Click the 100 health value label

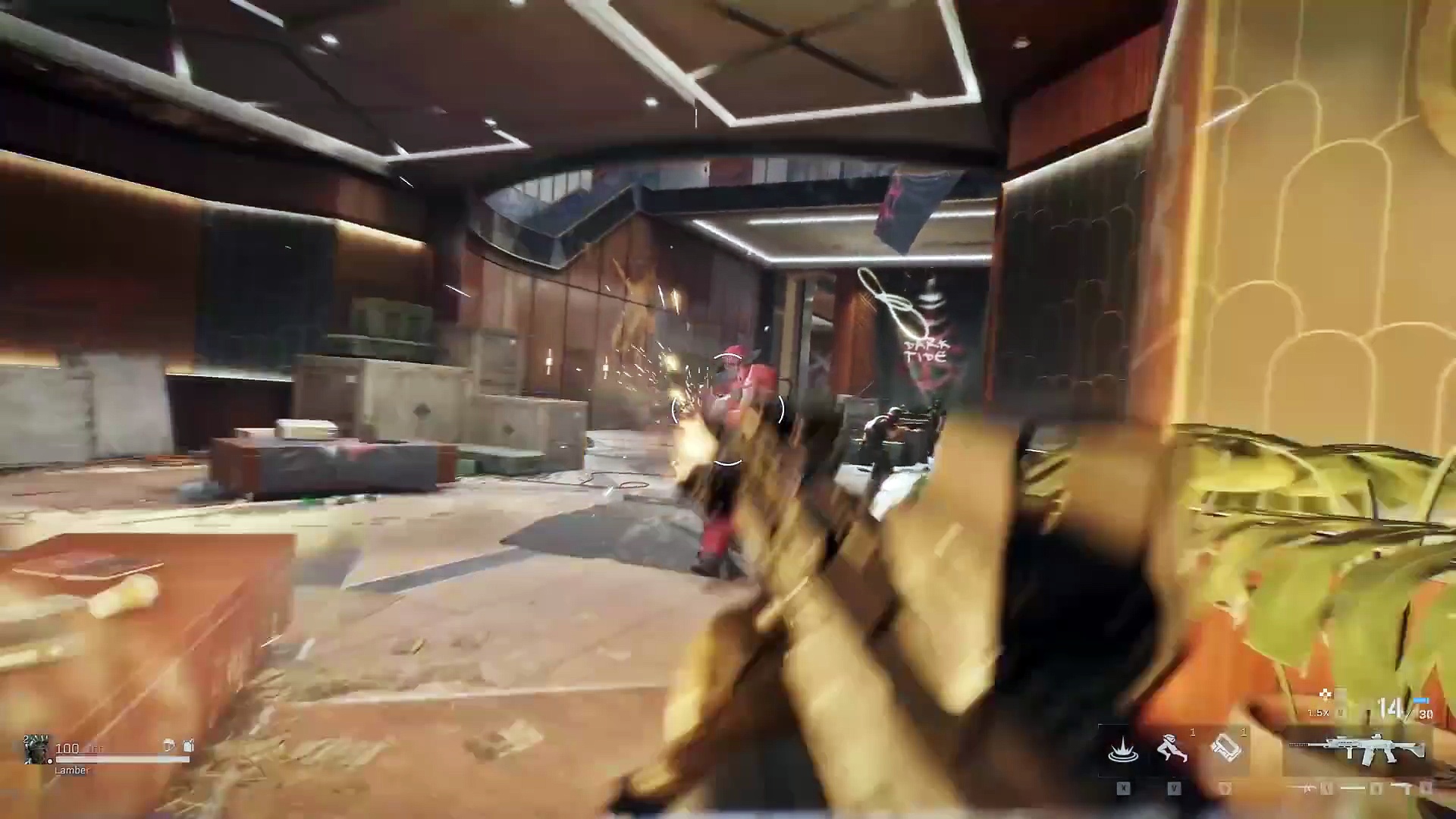[68, 748]
